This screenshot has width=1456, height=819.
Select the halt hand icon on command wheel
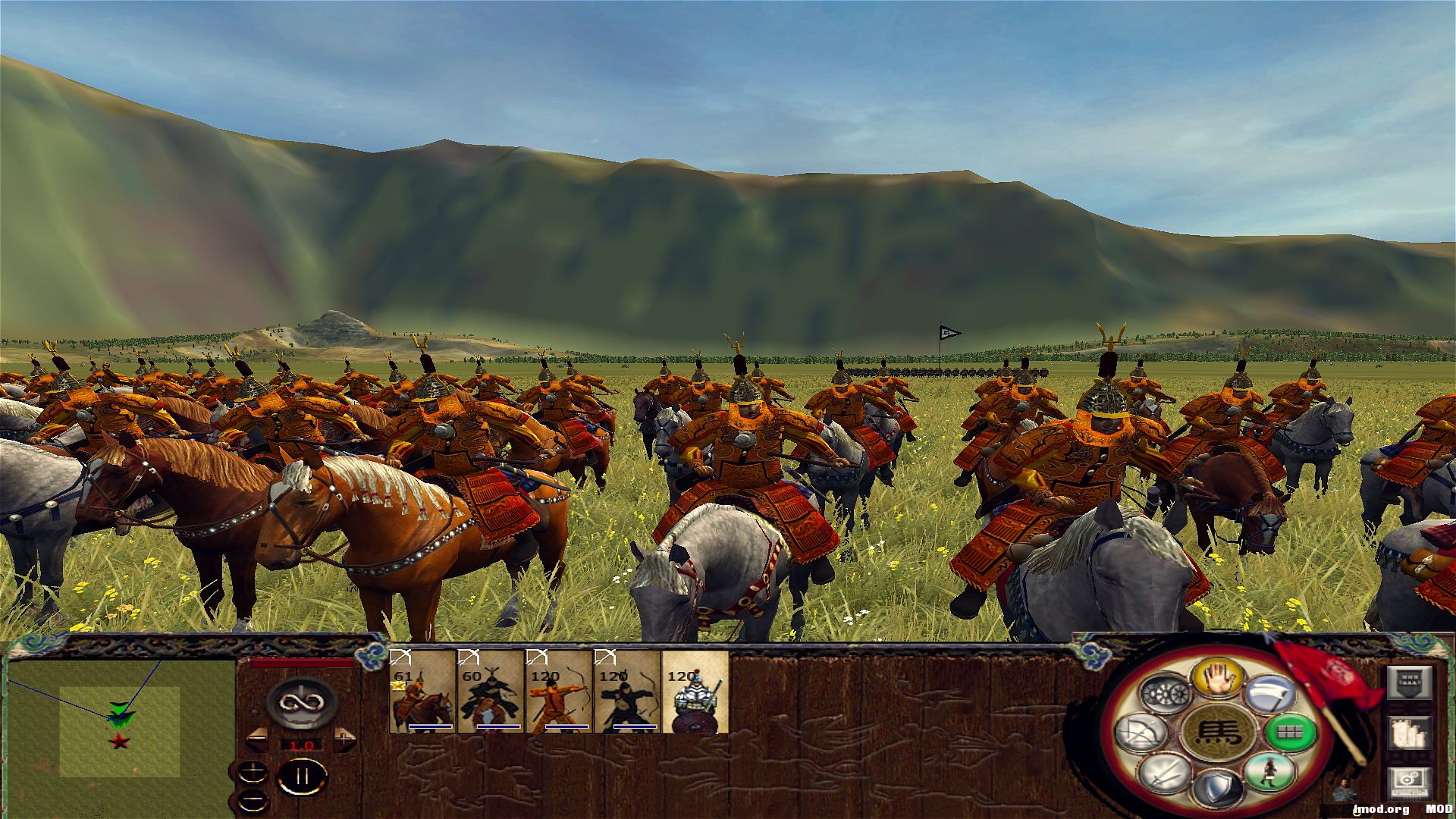(x=1220, y=679)
